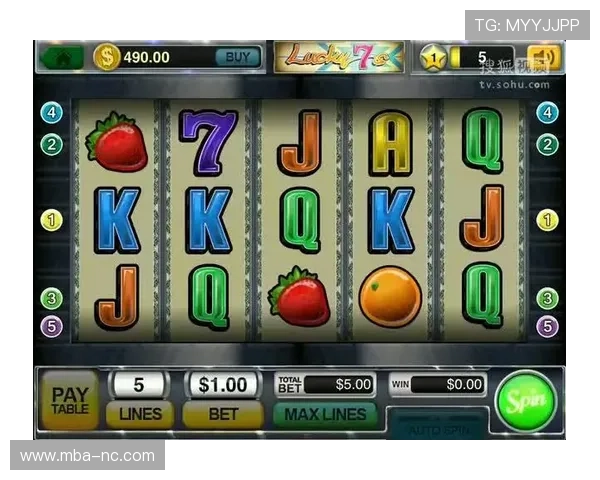
Task: Change the number of Lines
Action: [x=140, y=412]
